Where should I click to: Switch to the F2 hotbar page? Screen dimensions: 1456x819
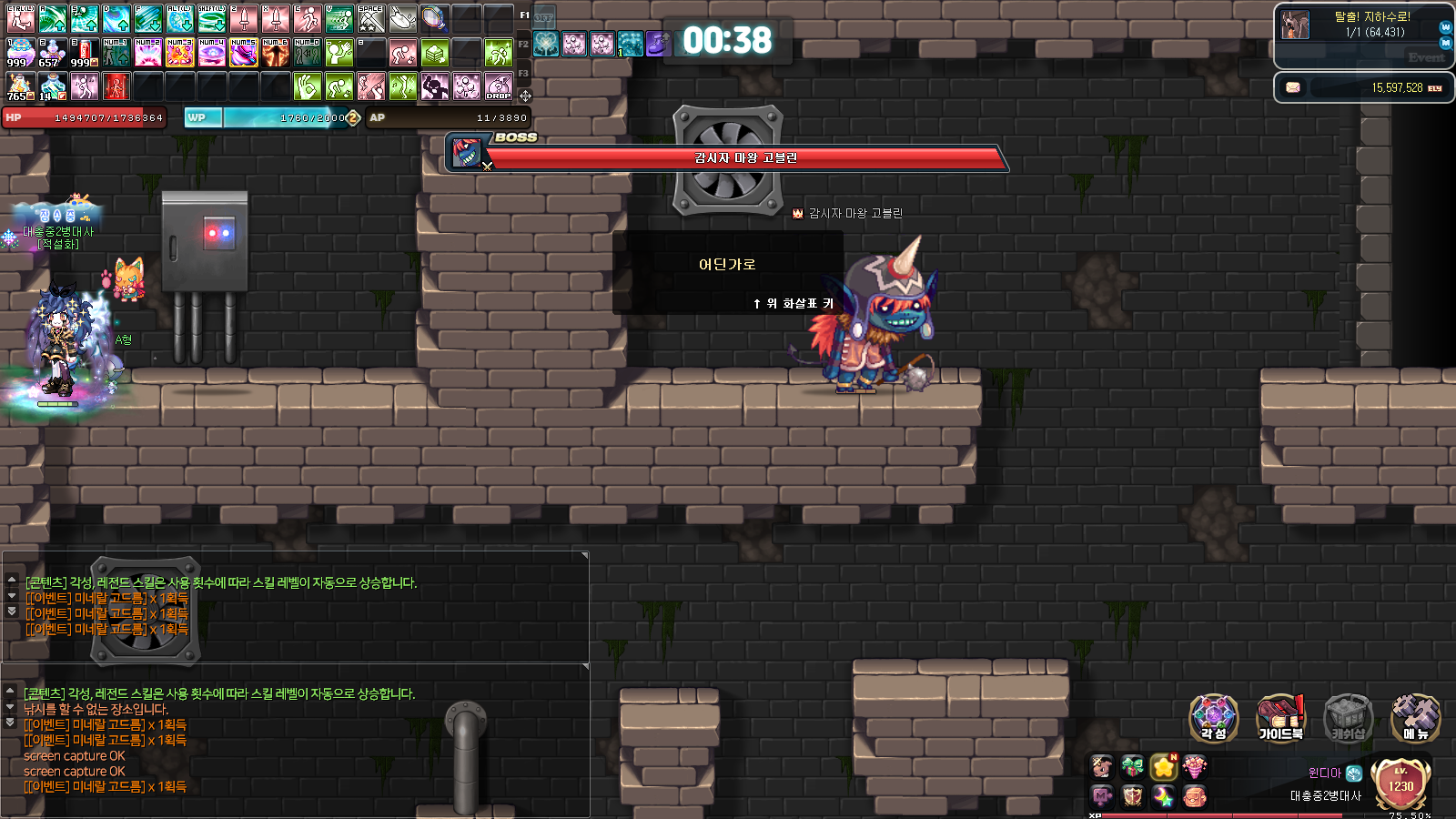(x=523, y=44)
